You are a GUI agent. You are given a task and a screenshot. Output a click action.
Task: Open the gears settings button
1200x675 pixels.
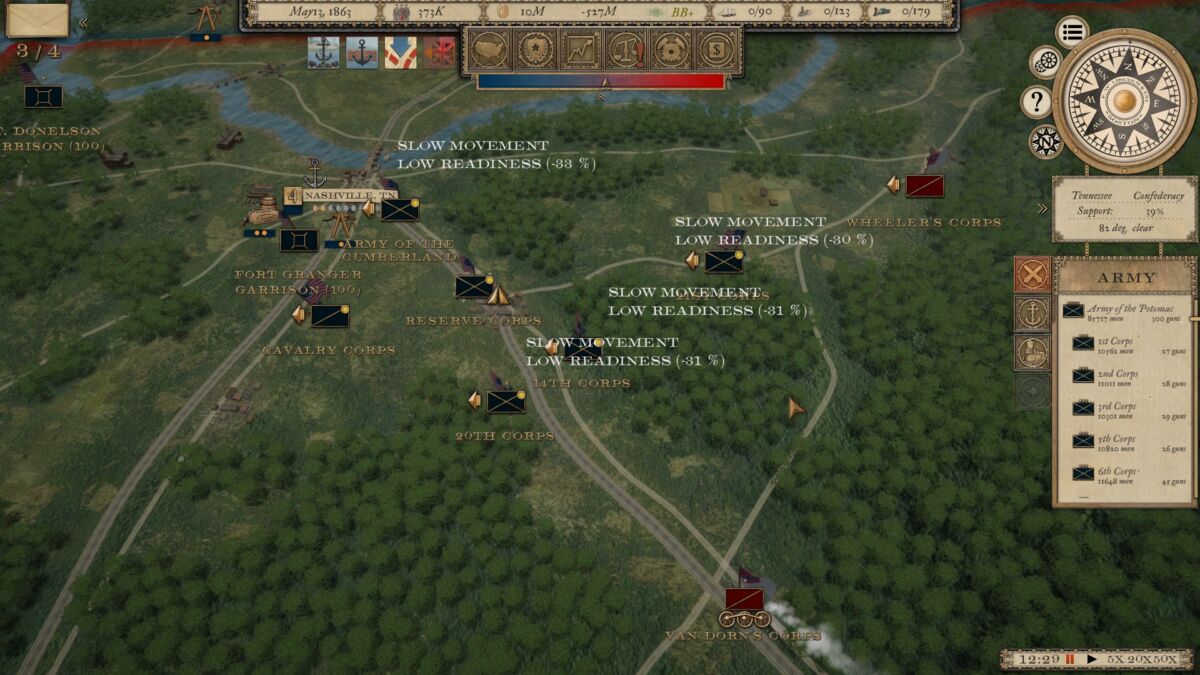click(x=1045, y=63)
